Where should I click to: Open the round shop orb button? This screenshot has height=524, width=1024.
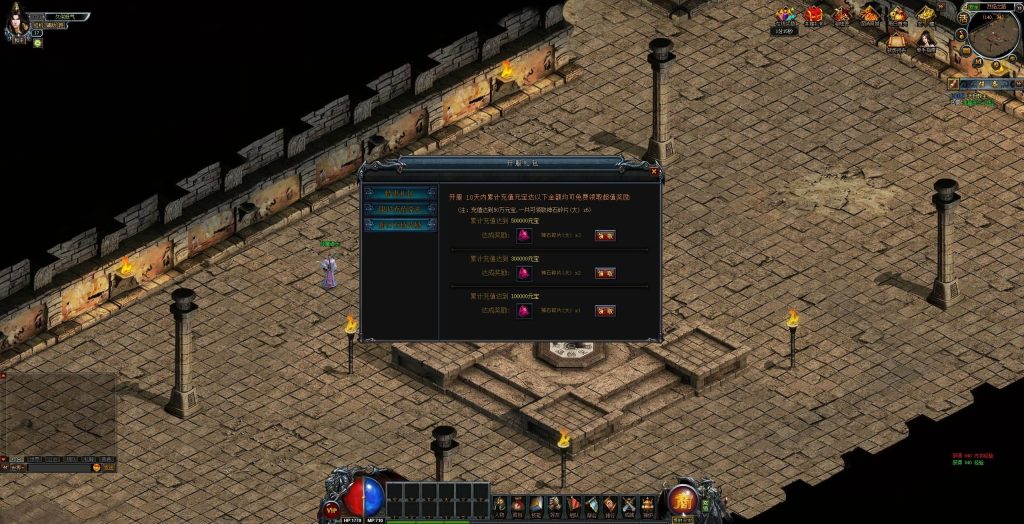(683, 498)
